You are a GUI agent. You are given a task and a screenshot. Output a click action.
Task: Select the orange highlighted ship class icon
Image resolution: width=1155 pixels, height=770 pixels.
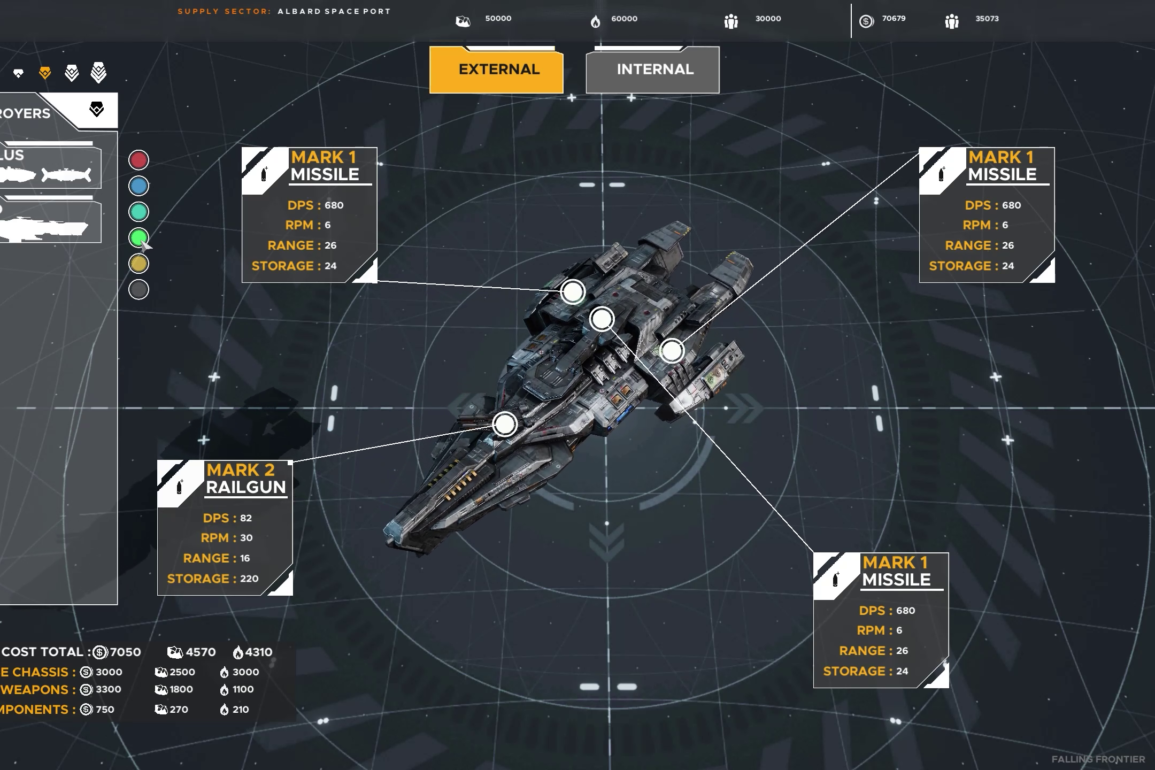[x=45, y=73]
